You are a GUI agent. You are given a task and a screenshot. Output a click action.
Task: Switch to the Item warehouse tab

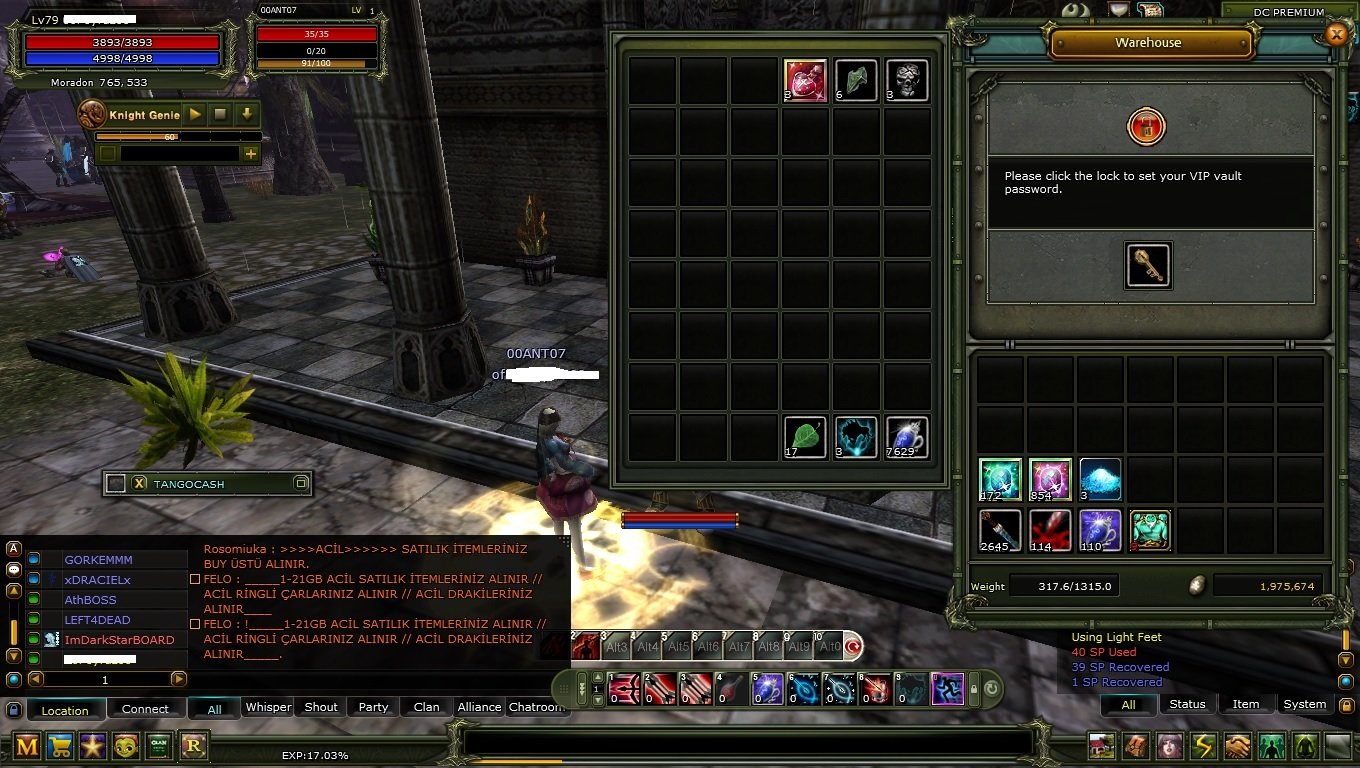[1246, 704]
